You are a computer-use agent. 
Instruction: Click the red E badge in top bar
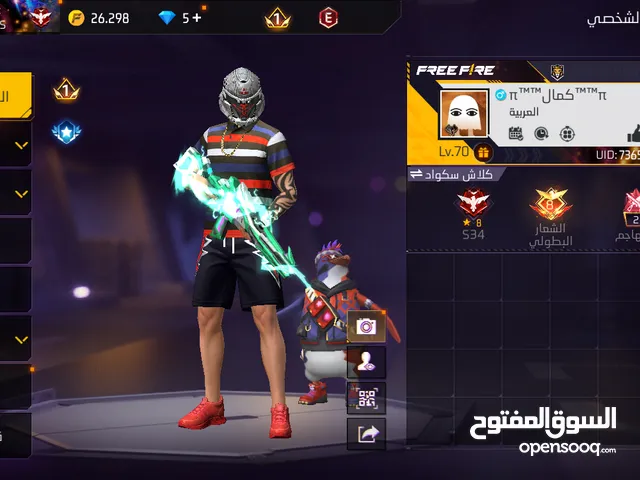click(328, 18)
